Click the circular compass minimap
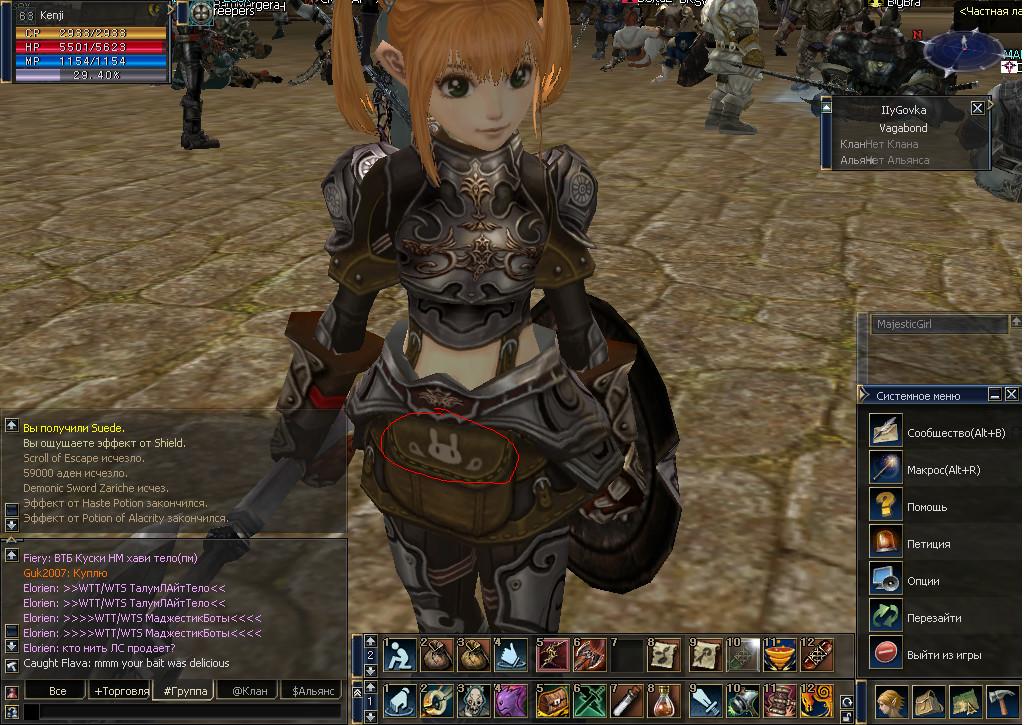1028x725 pixels. [x=964, y=50]
